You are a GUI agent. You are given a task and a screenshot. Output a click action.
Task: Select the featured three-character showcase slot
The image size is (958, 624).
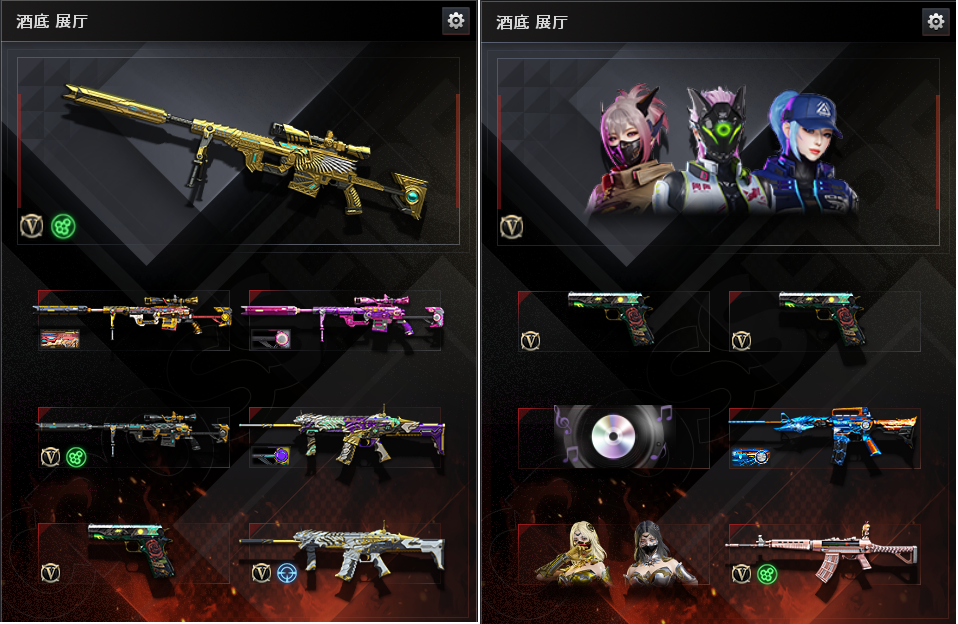tap(718, 150)
